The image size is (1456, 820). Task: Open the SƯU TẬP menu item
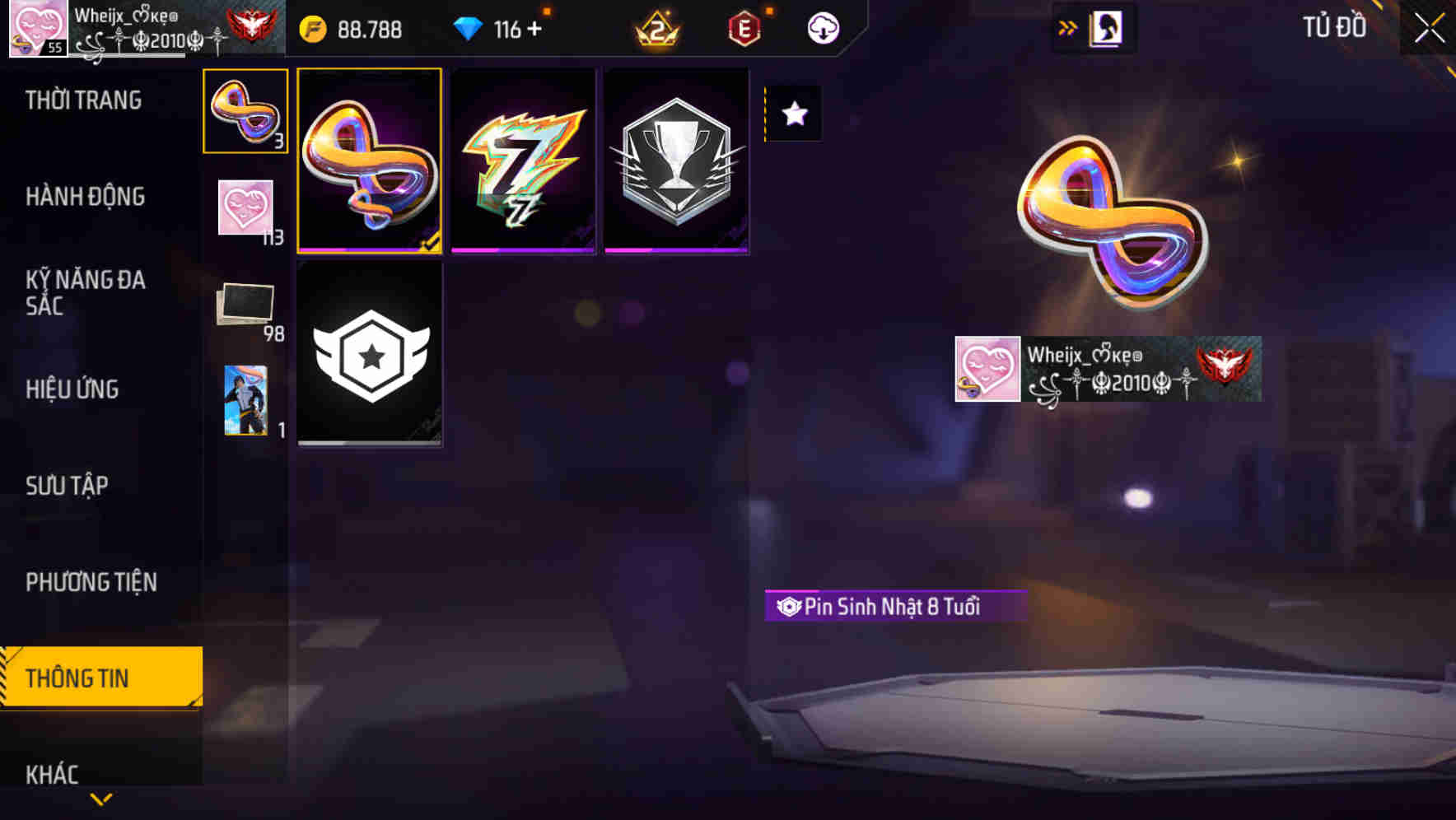66,486
